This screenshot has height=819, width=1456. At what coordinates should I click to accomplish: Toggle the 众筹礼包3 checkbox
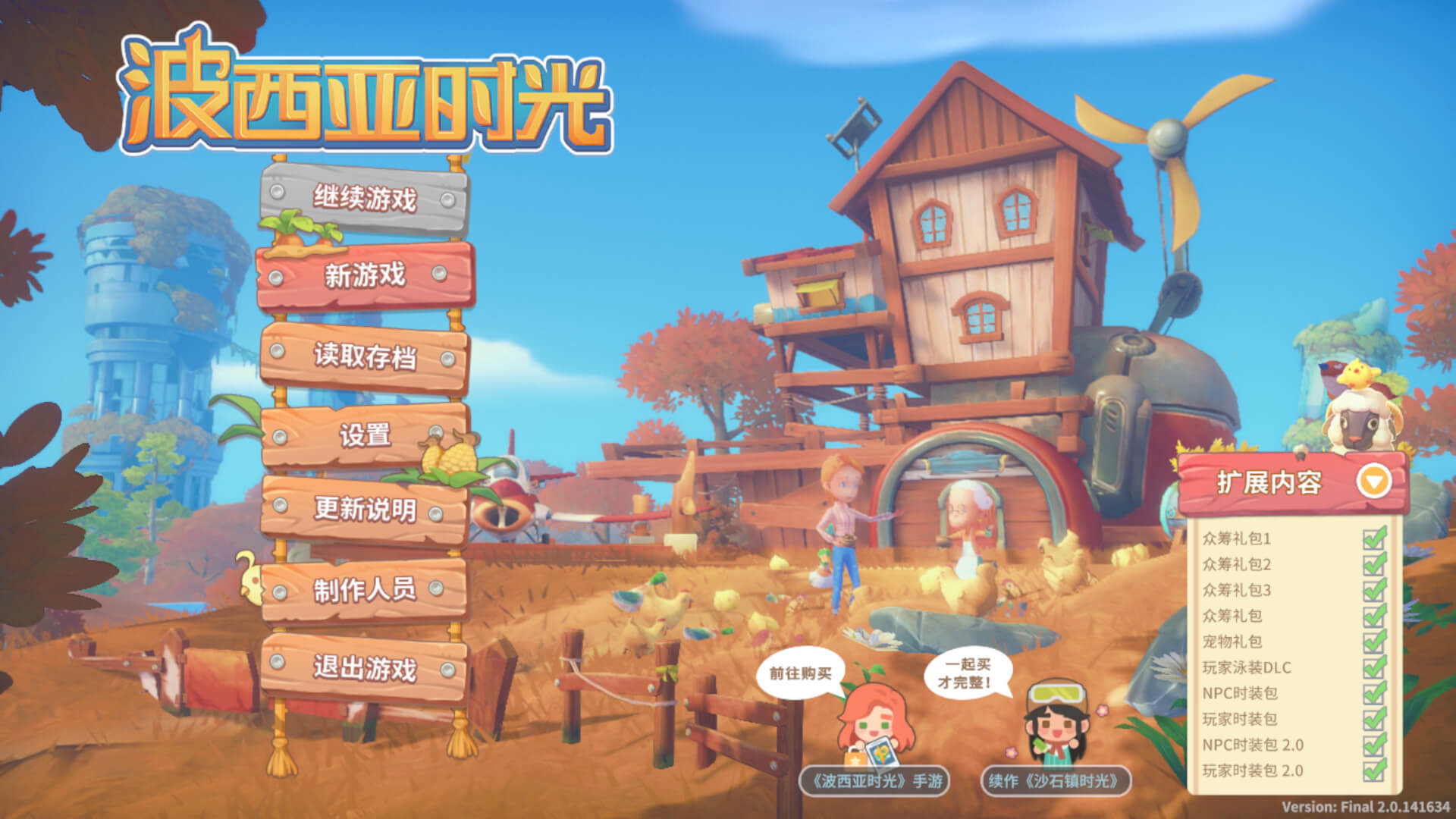[x=1374, y=590]
